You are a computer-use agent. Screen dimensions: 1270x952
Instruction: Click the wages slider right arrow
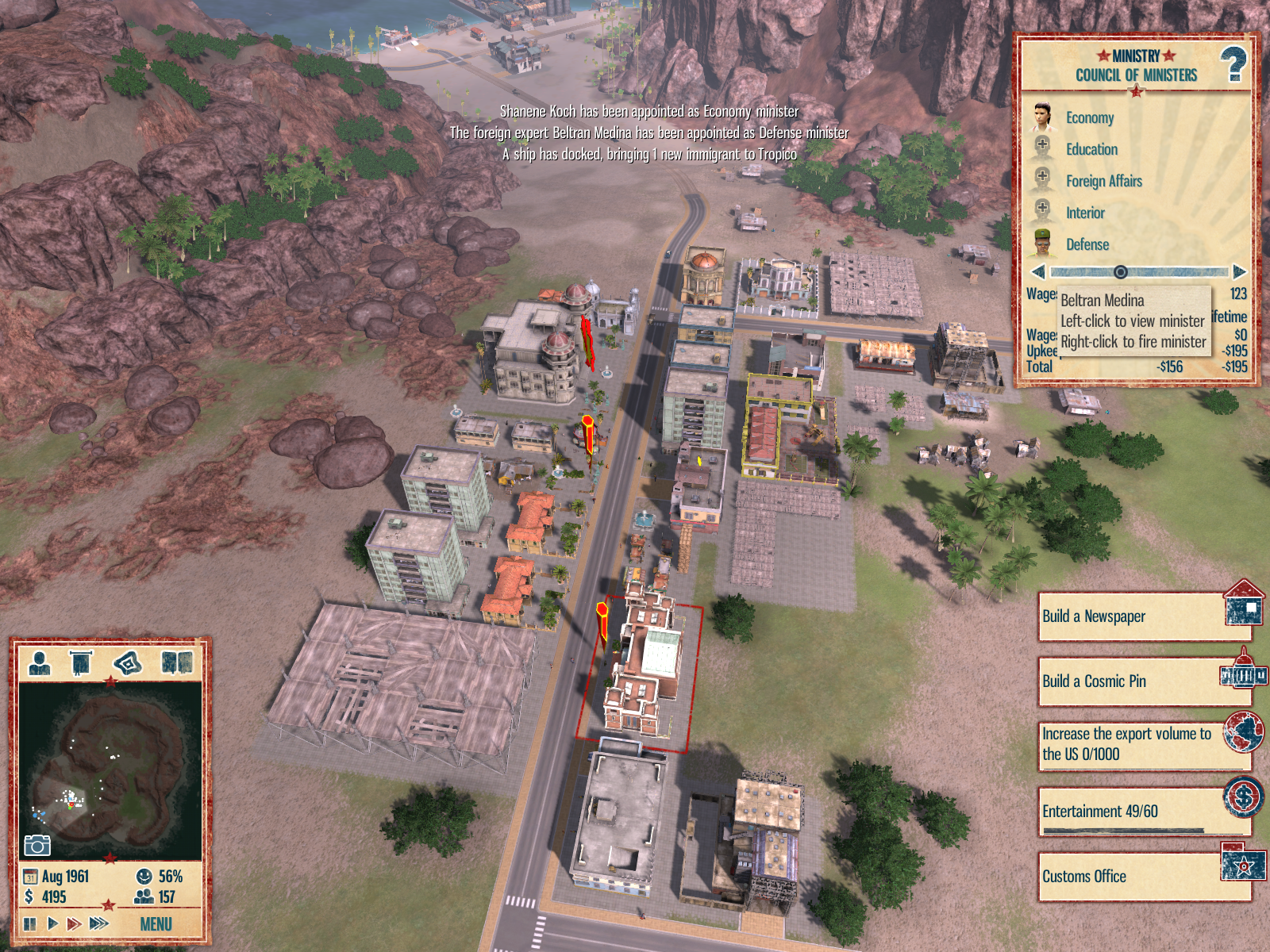click(1239, 272)
